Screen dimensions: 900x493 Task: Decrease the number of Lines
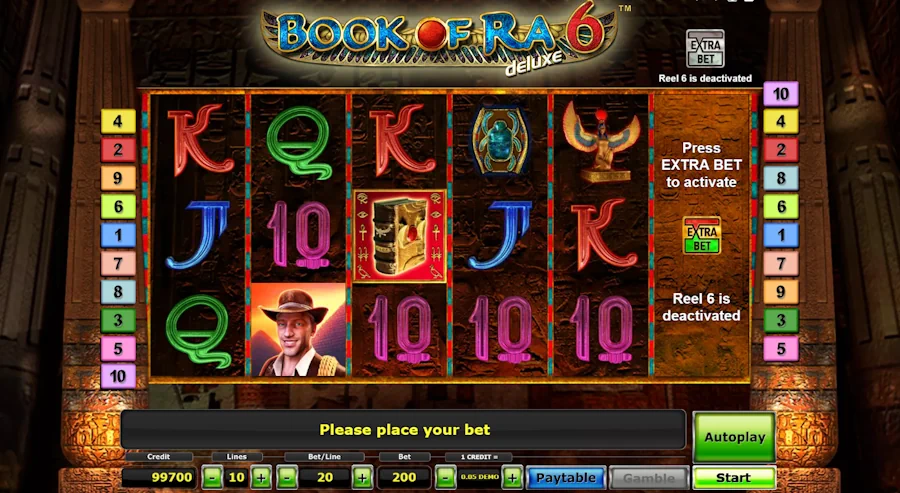pos(213,477)
